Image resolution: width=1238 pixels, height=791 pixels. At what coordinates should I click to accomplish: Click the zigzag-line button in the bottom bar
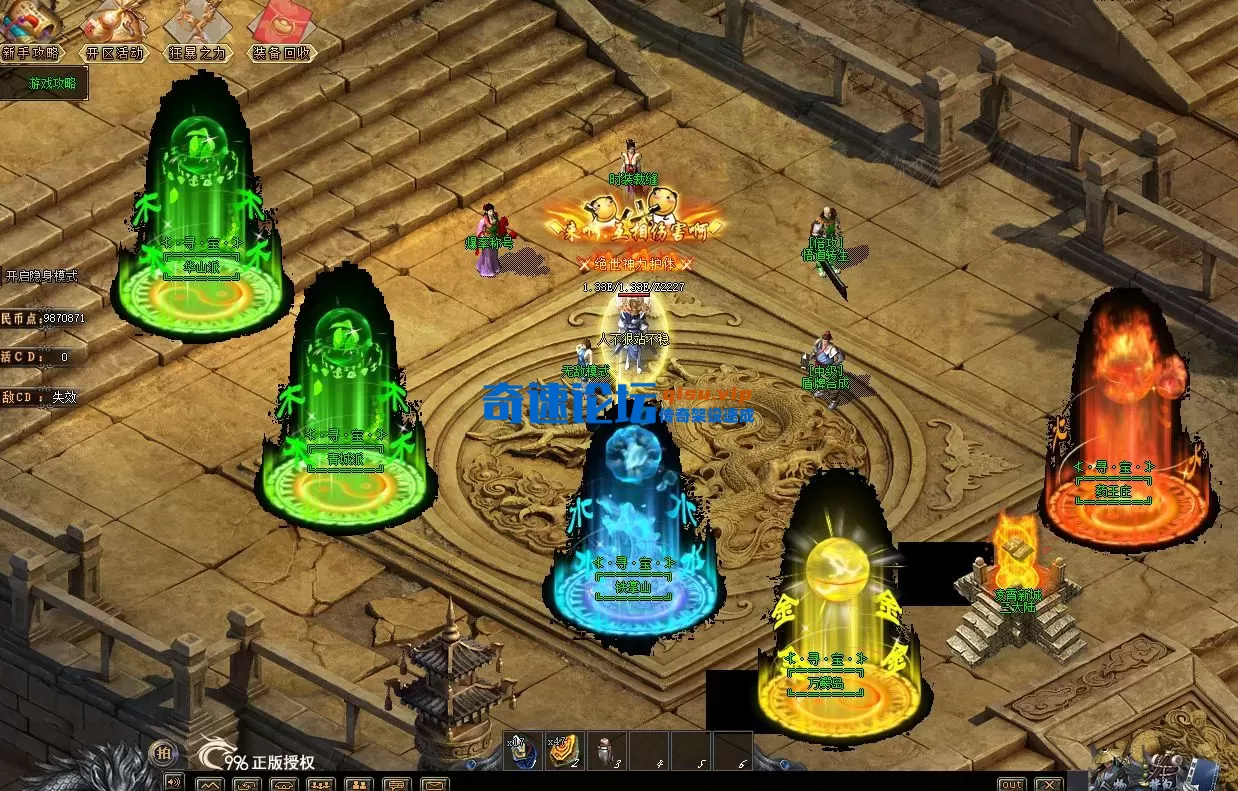coord(210,784)
